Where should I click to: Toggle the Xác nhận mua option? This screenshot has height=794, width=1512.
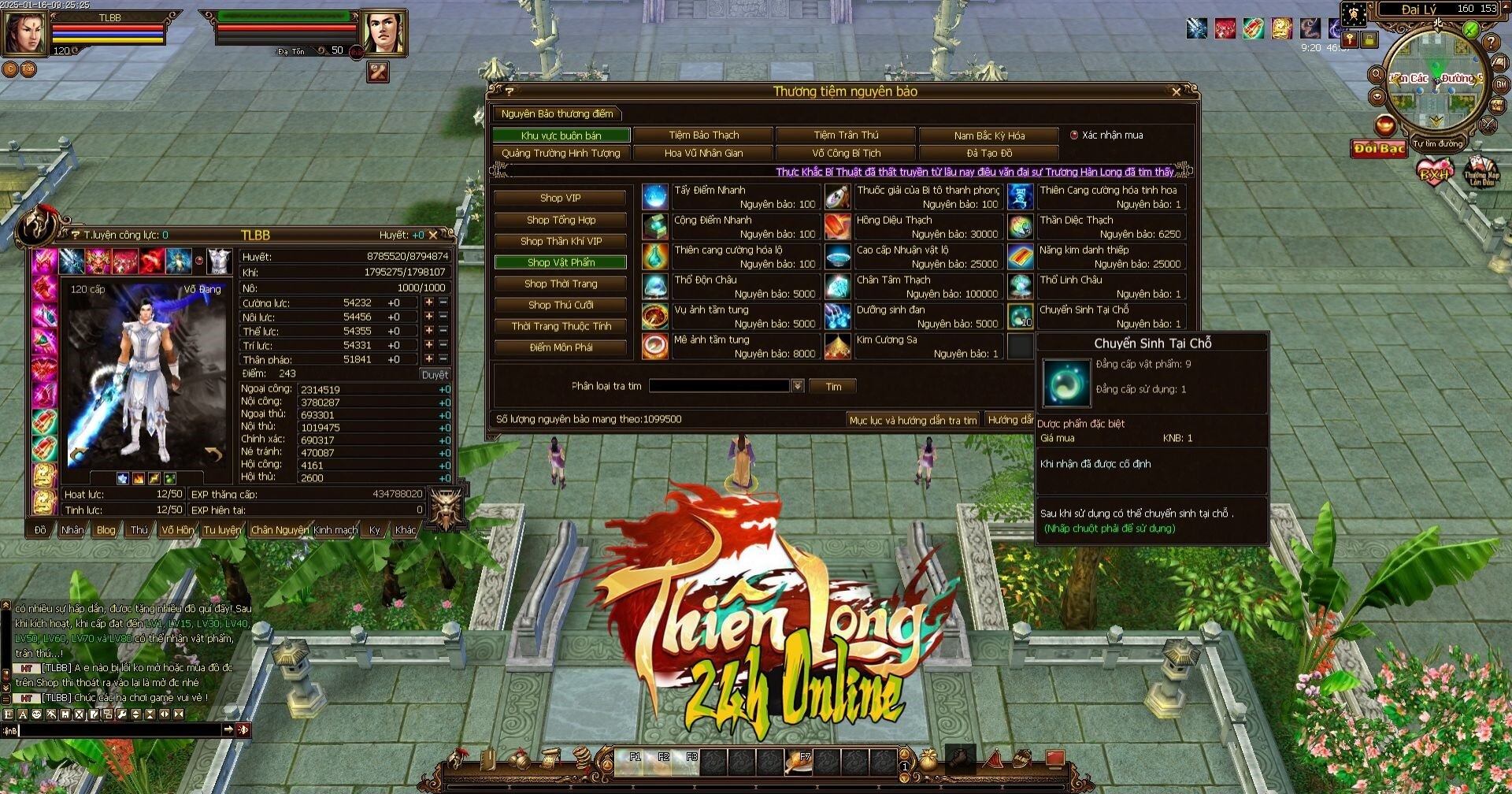[1074, 135]
